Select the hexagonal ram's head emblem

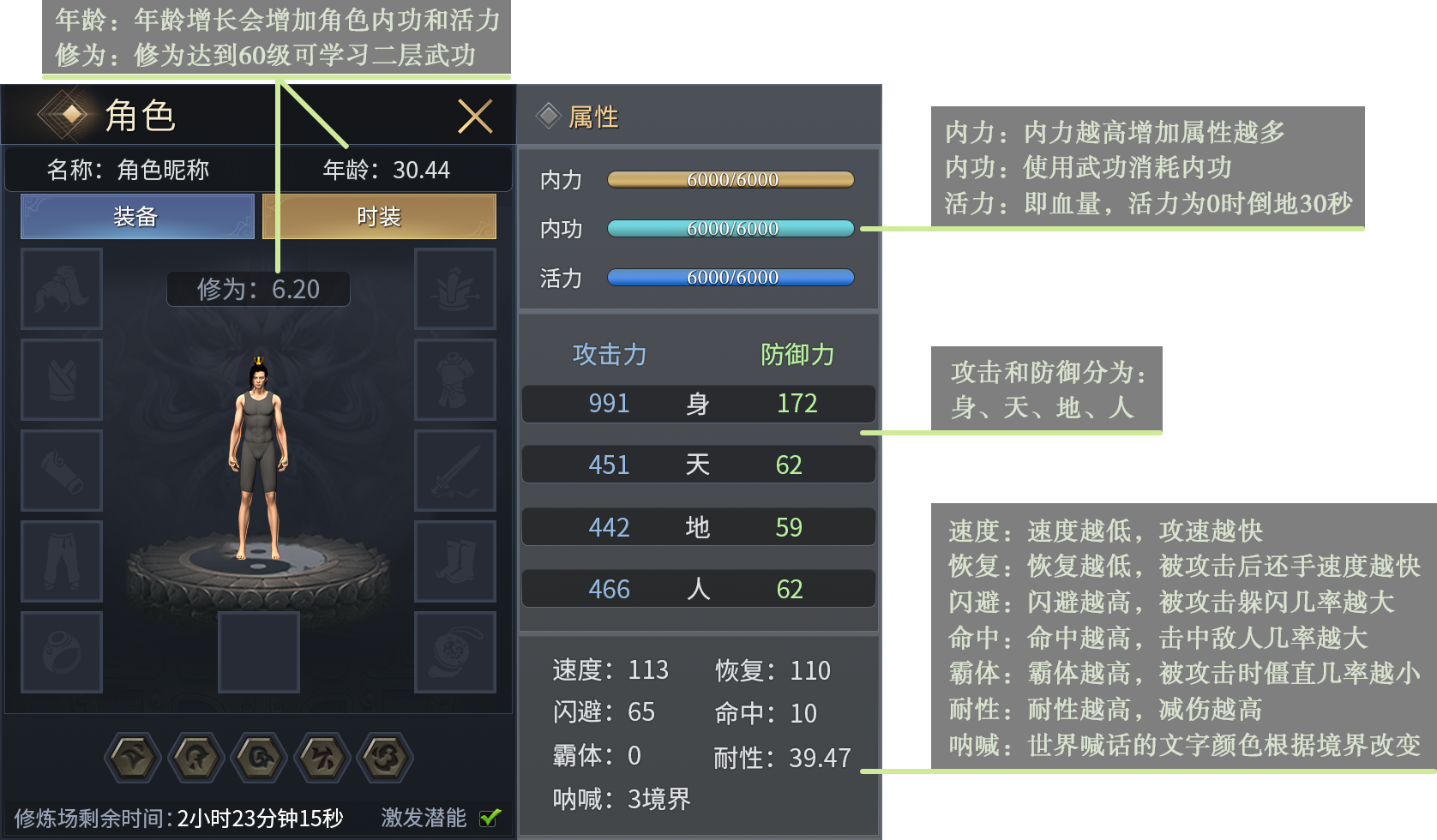(260, 758)
